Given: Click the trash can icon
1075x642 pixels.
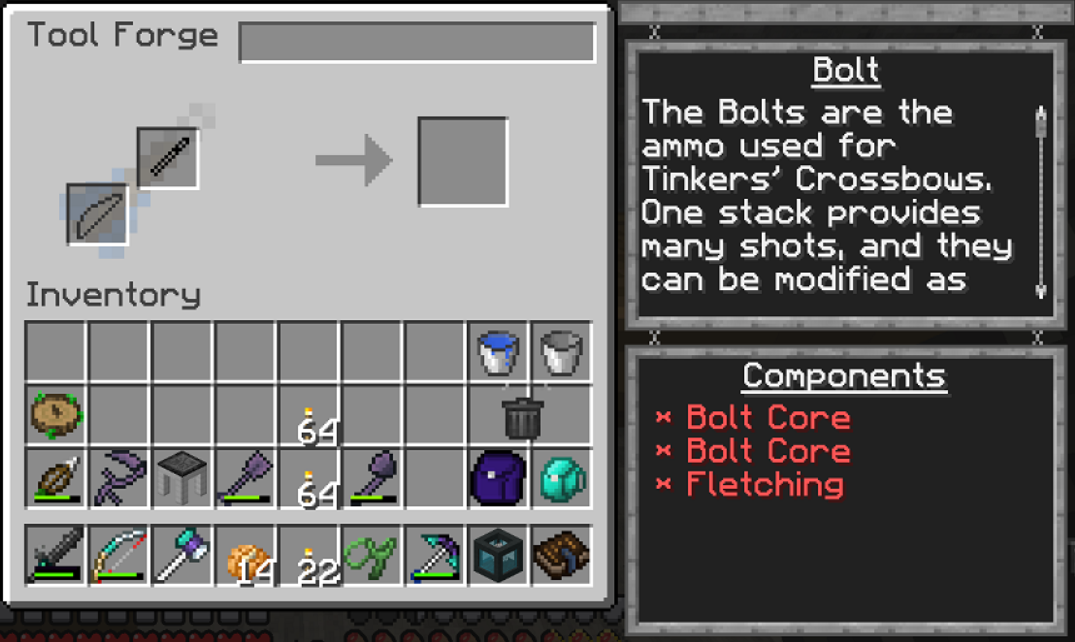Looking at the screenshot, I should tap(523, 417).
